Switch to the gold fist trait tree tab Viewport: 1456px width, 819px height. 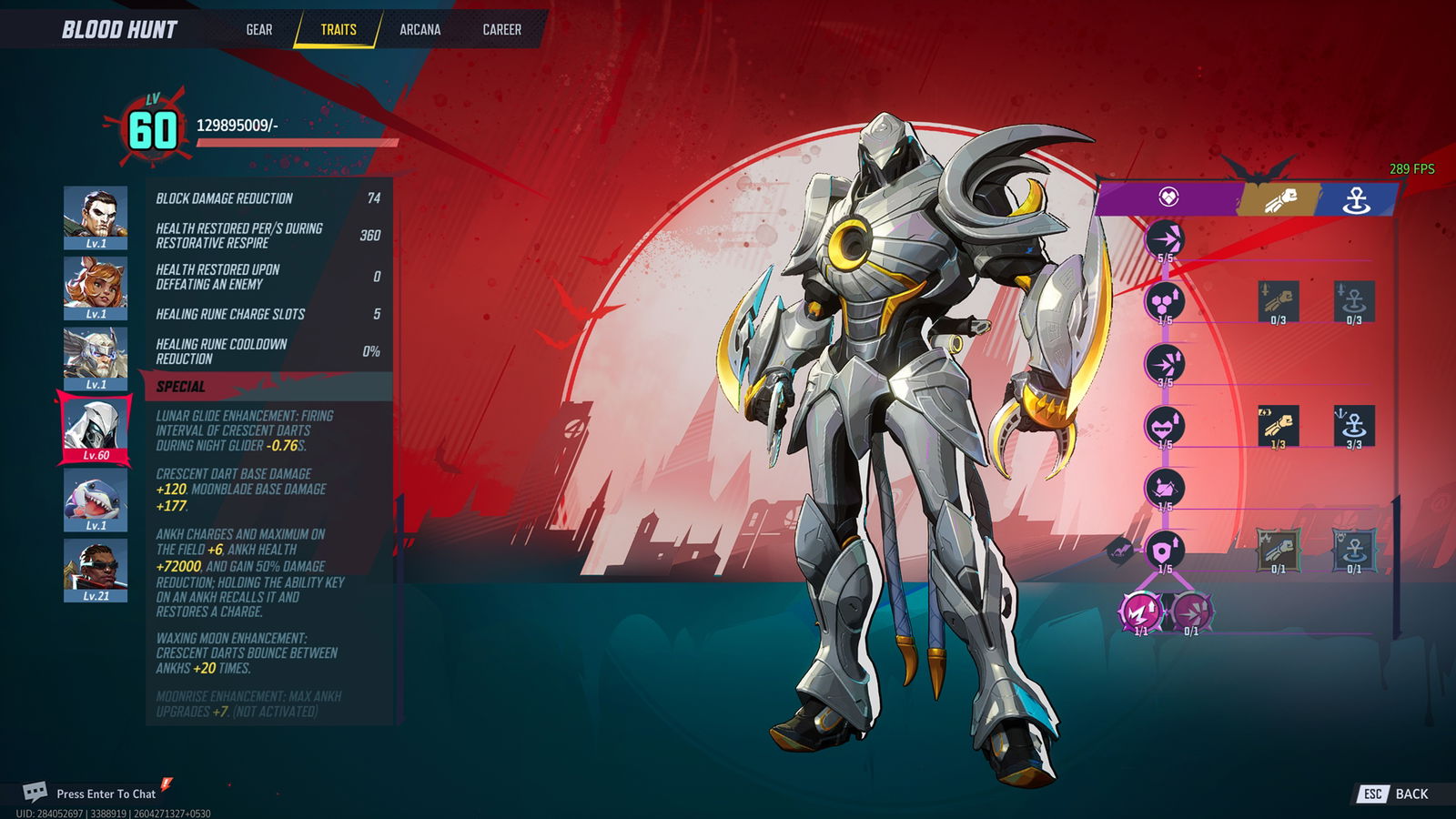[x=1279, y=199]
